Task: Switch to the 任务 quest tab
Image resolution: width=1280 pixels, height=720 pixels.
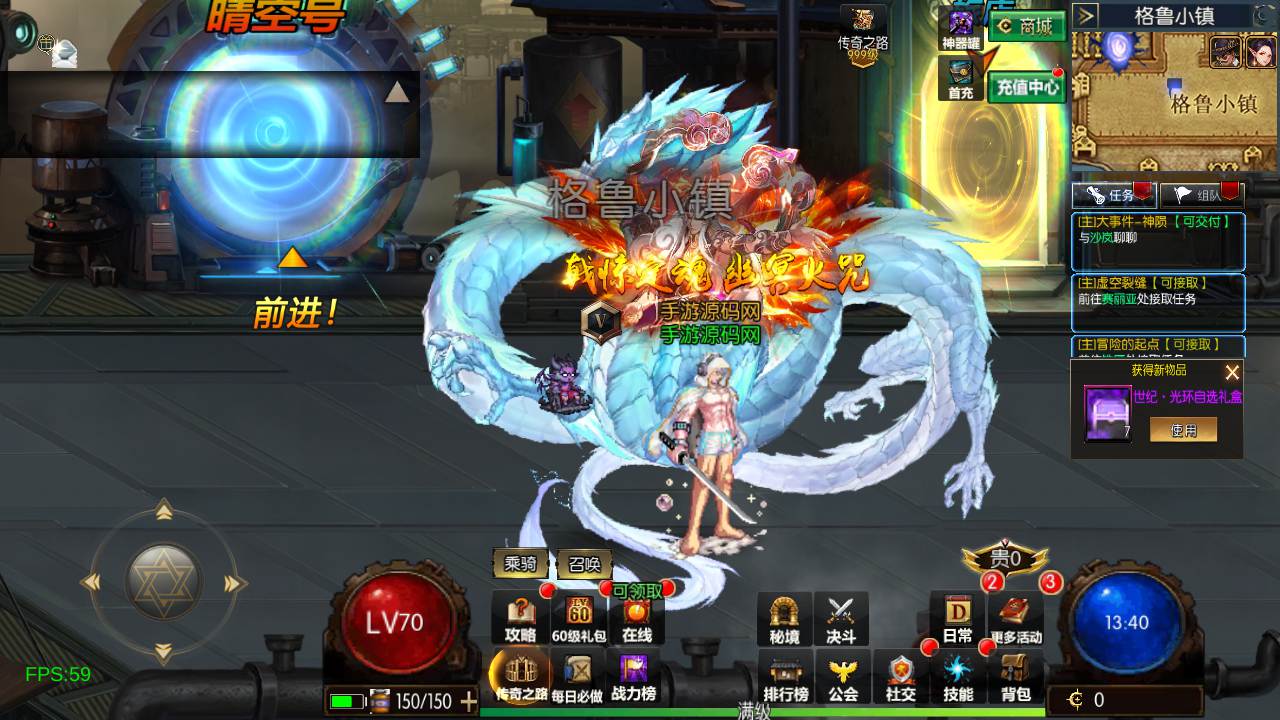Action: pyautogui.click(x=1113, y=195)
